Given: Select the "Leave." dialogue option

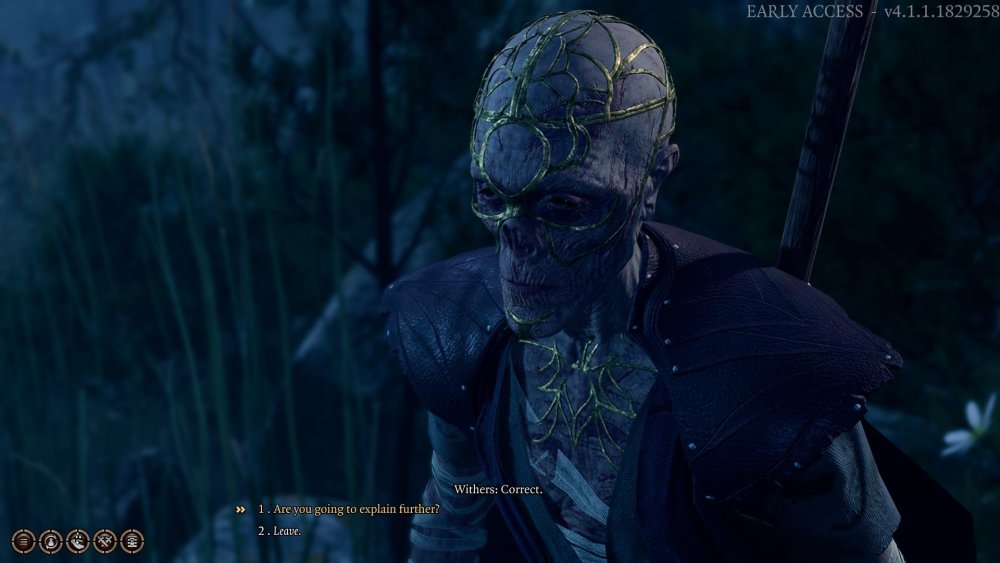Looking at the screenshot, I should tap(286, 530).
